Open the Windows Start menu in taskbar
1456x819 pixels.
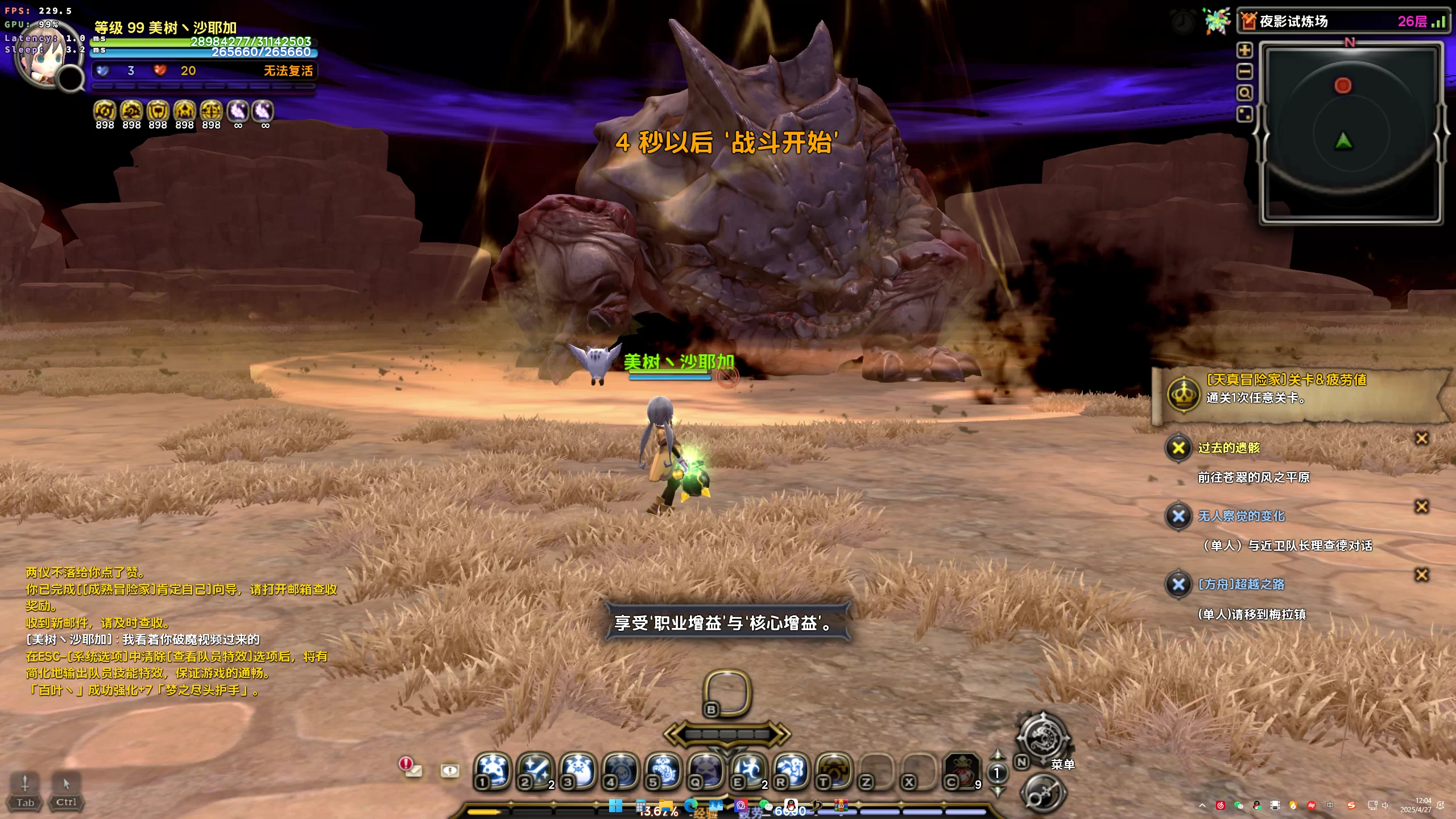click(x=615, y=806)
